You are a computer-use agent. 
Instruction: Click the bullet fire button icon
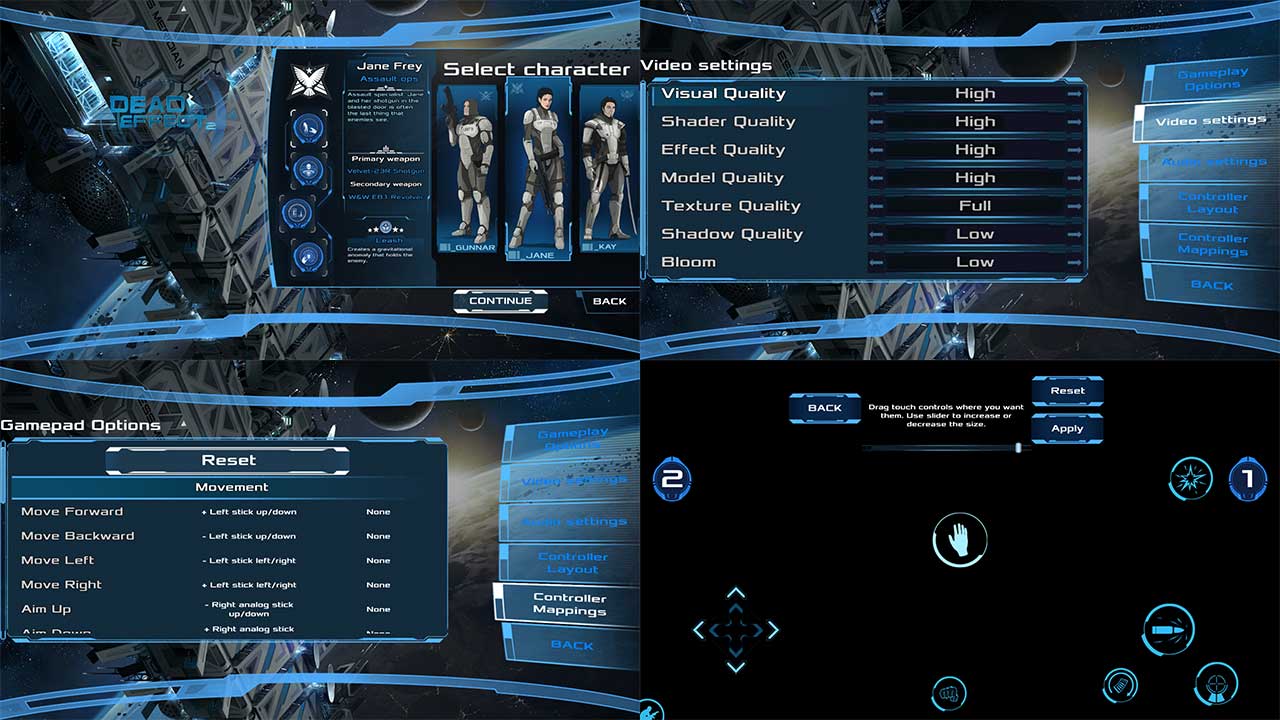(1167, 630)
